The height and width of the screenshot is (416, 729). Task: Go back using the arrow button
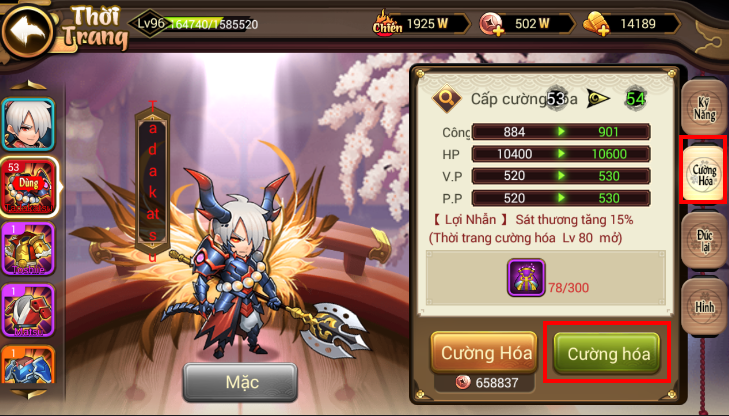point(28,28)
